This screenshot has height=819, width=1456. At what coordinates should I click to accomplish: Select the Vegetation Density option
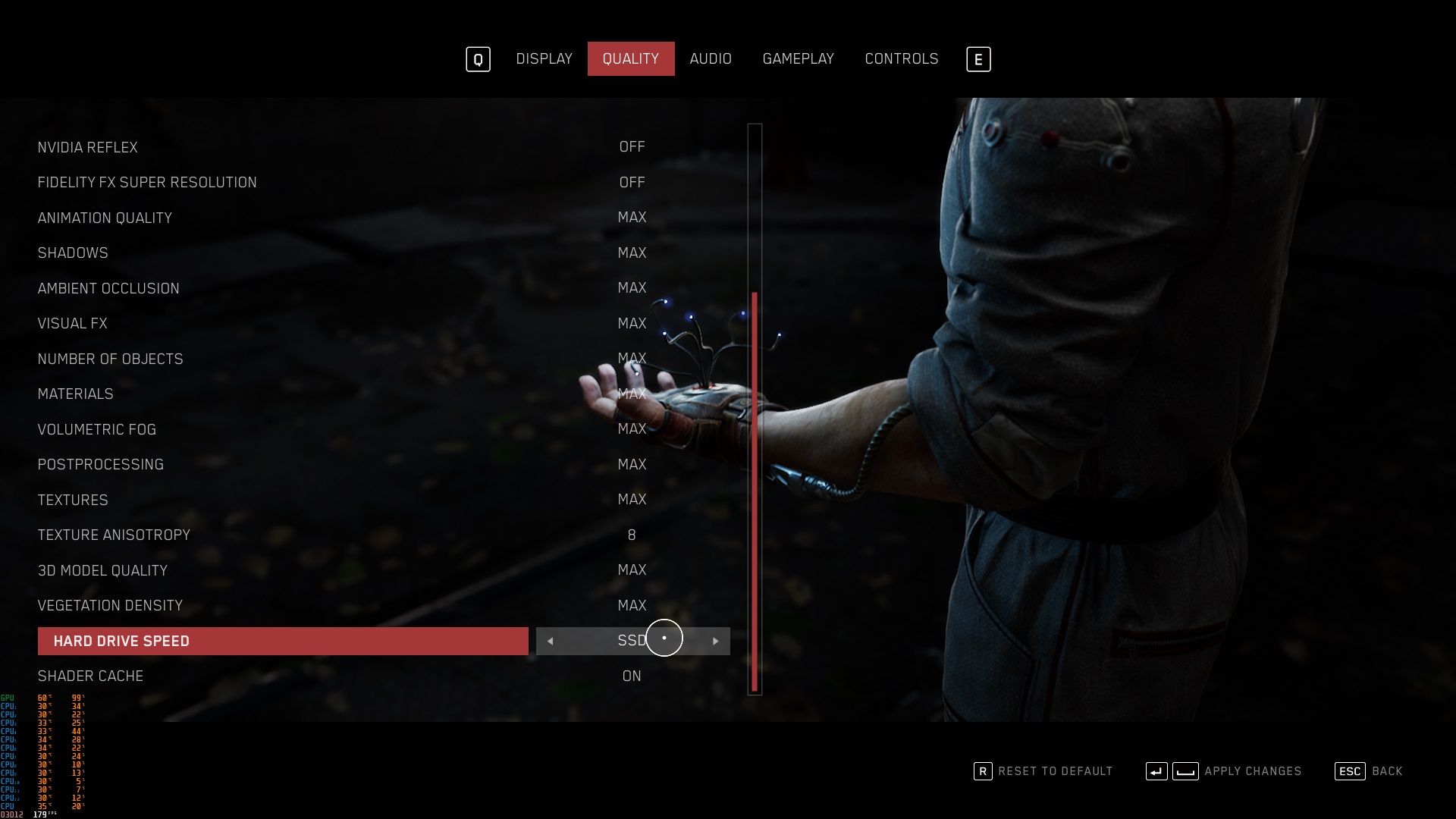tap(110, 606)
